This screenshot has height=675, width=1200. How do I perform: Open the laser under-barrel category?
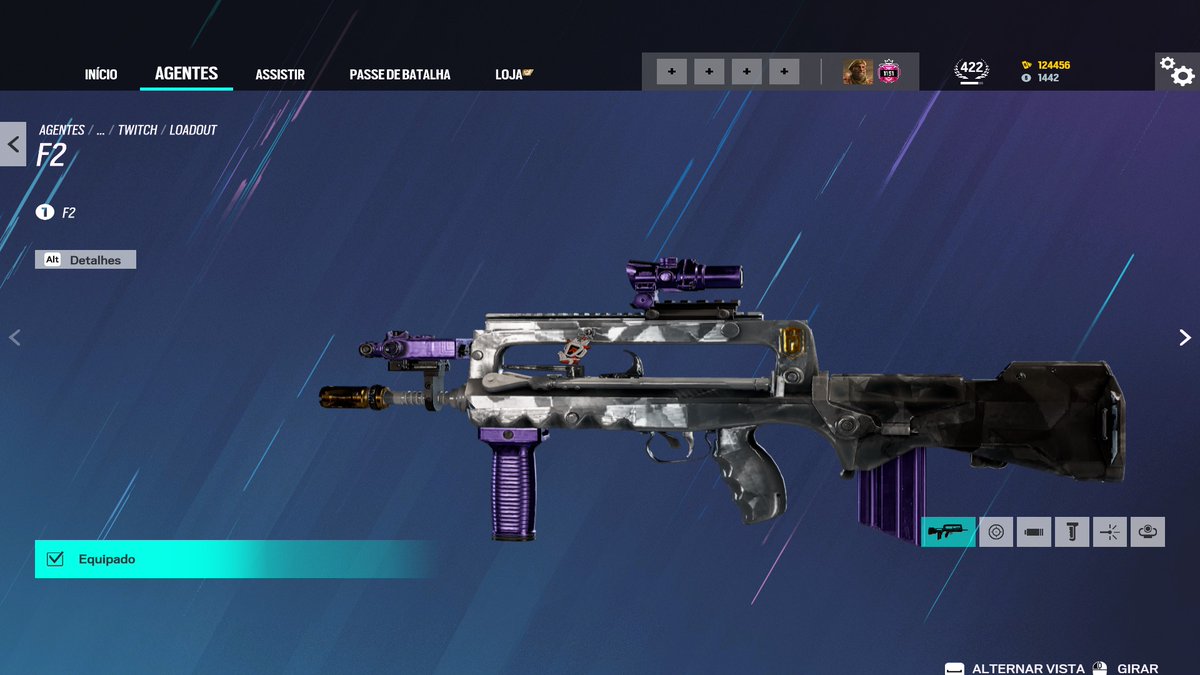coord(1110,532)
